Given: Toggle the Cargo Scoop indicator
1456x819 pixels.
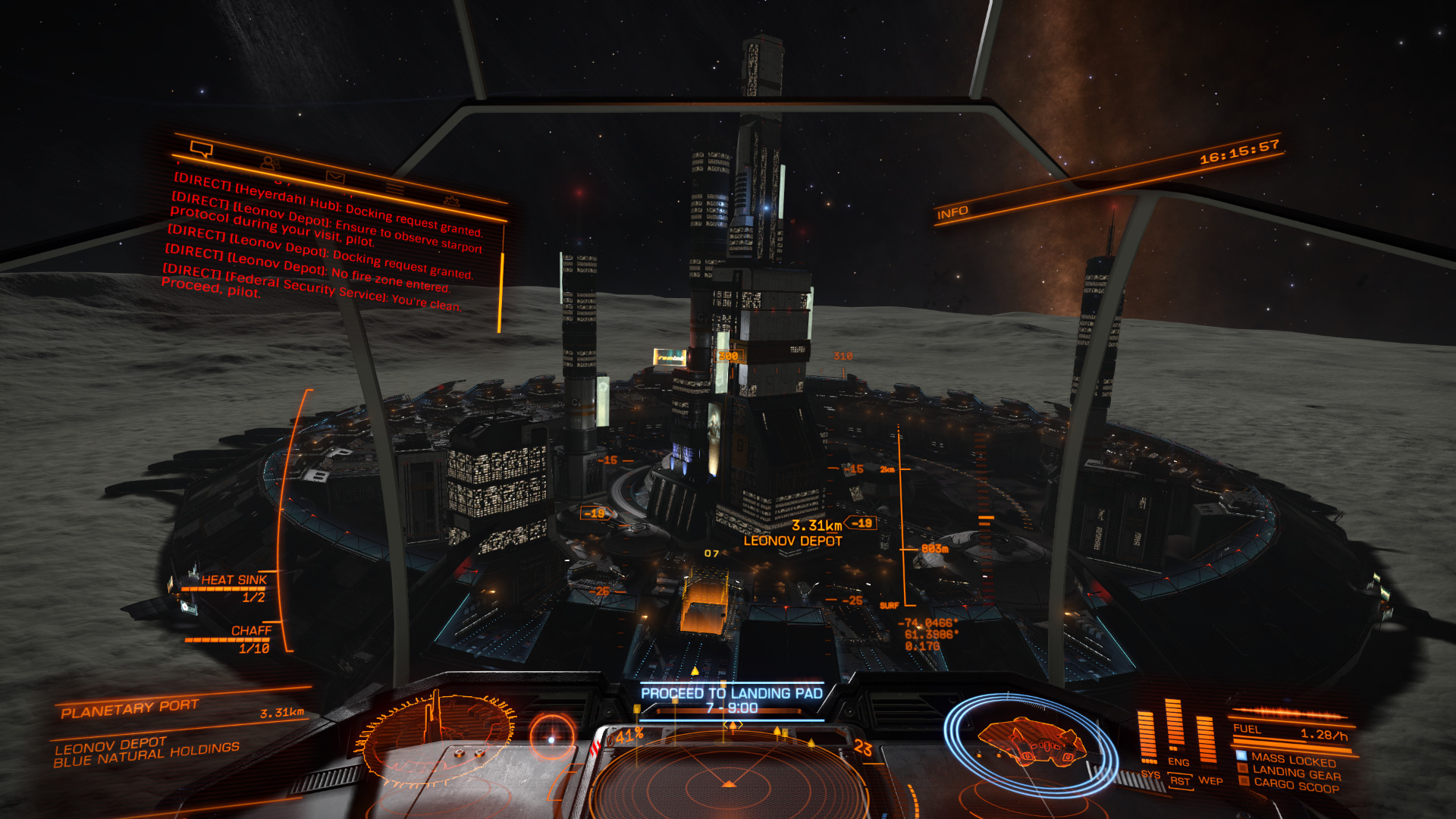Looking at the screenshot, I should point(1296,786).
